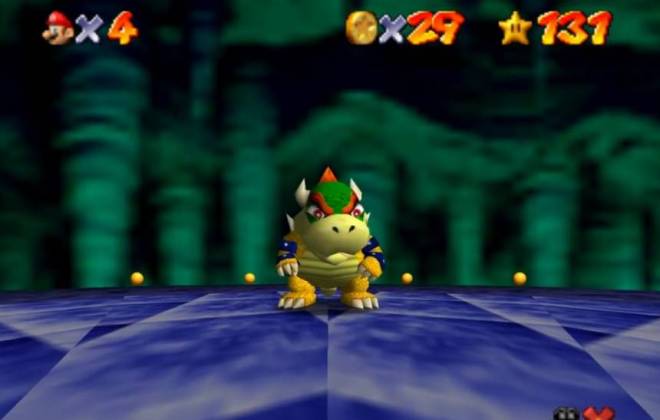Click the Mario head lives icon
Viewport: 660px width, 420px height.
tap(58, 27)
